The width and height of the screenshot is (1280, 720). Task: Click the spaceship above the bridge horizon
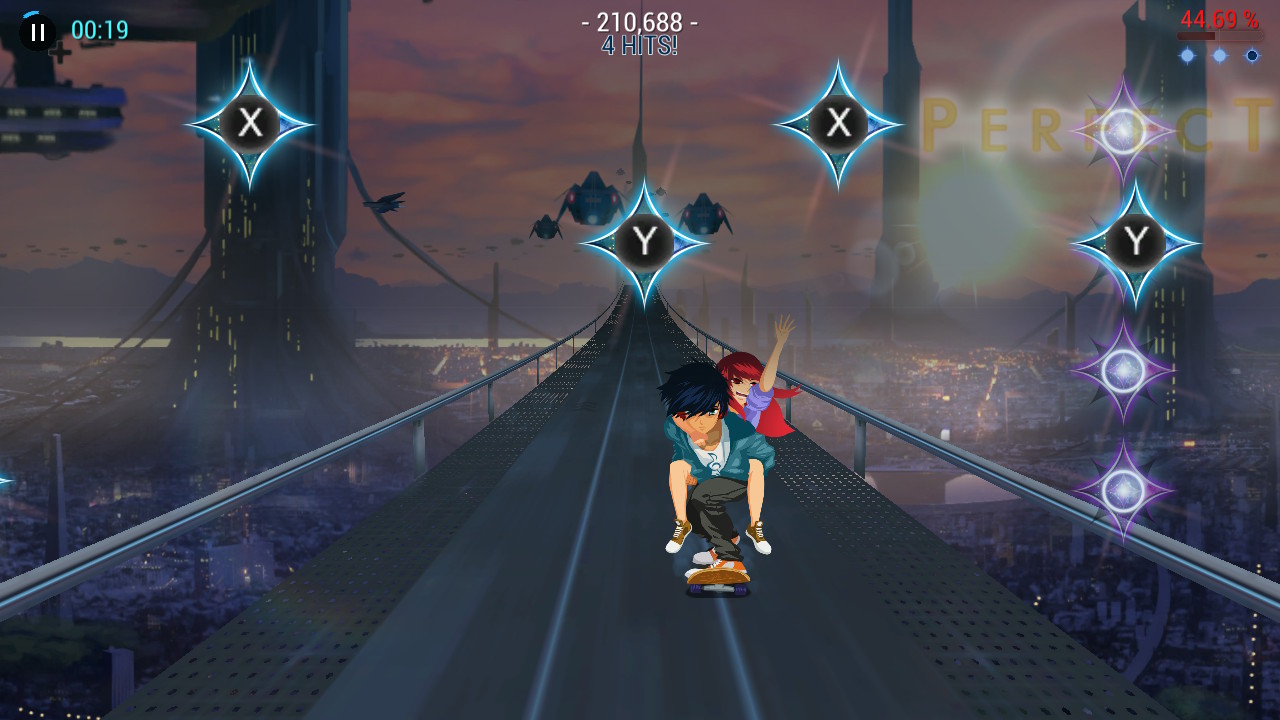(592, 199)
